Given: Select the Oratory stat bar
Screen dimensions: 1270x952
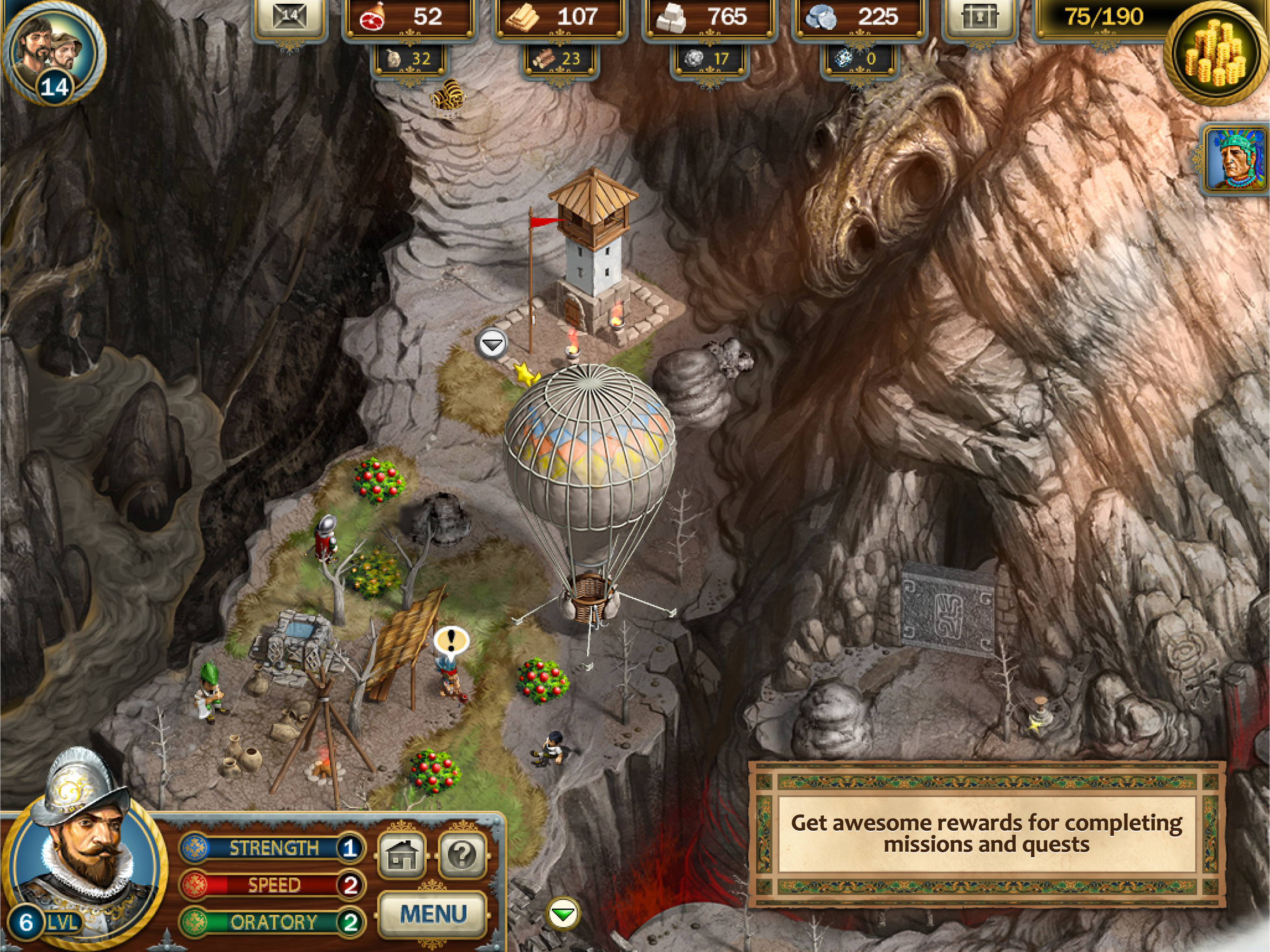Looking at the screenshot, I should (273, 922).
